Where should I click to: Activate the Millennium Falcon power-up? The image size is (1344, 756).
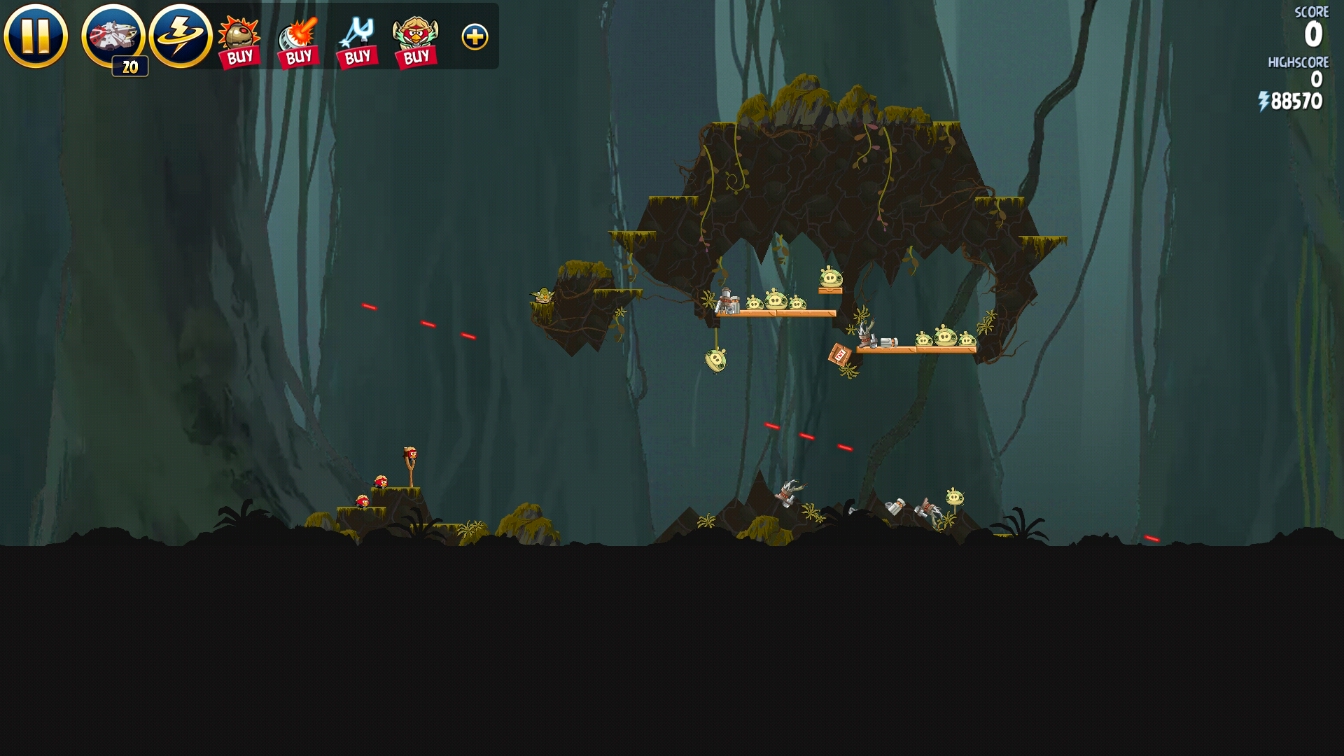point(113,36)
